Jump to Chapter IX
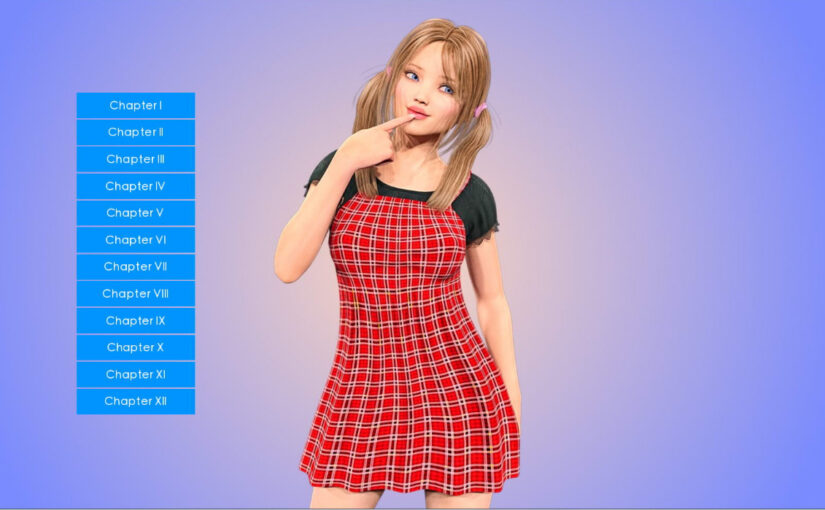Image resolution: width=825 pixels, height=510 pixels. [135, 321]
